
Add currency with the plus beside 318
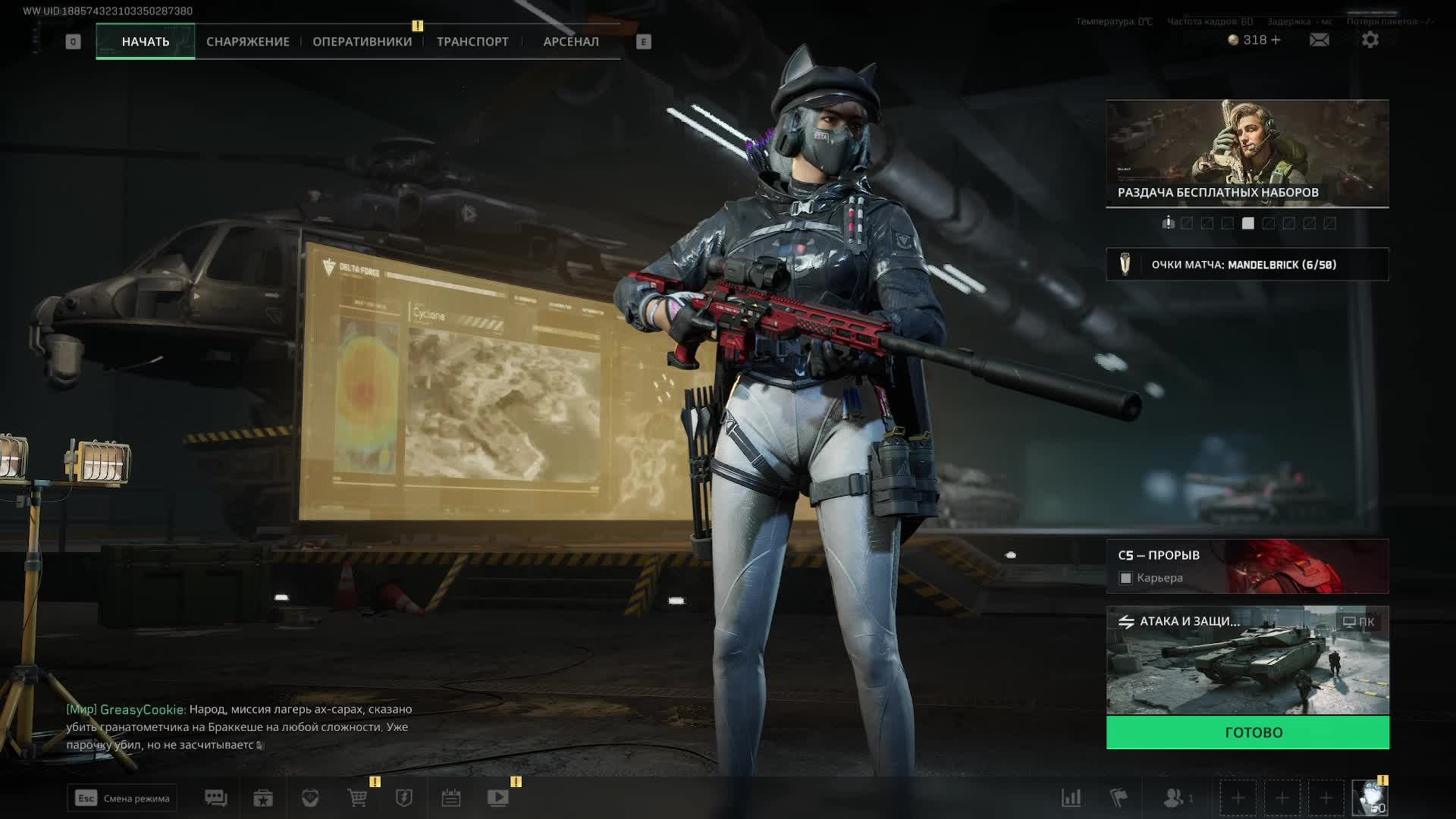[x=1276, y=40]
